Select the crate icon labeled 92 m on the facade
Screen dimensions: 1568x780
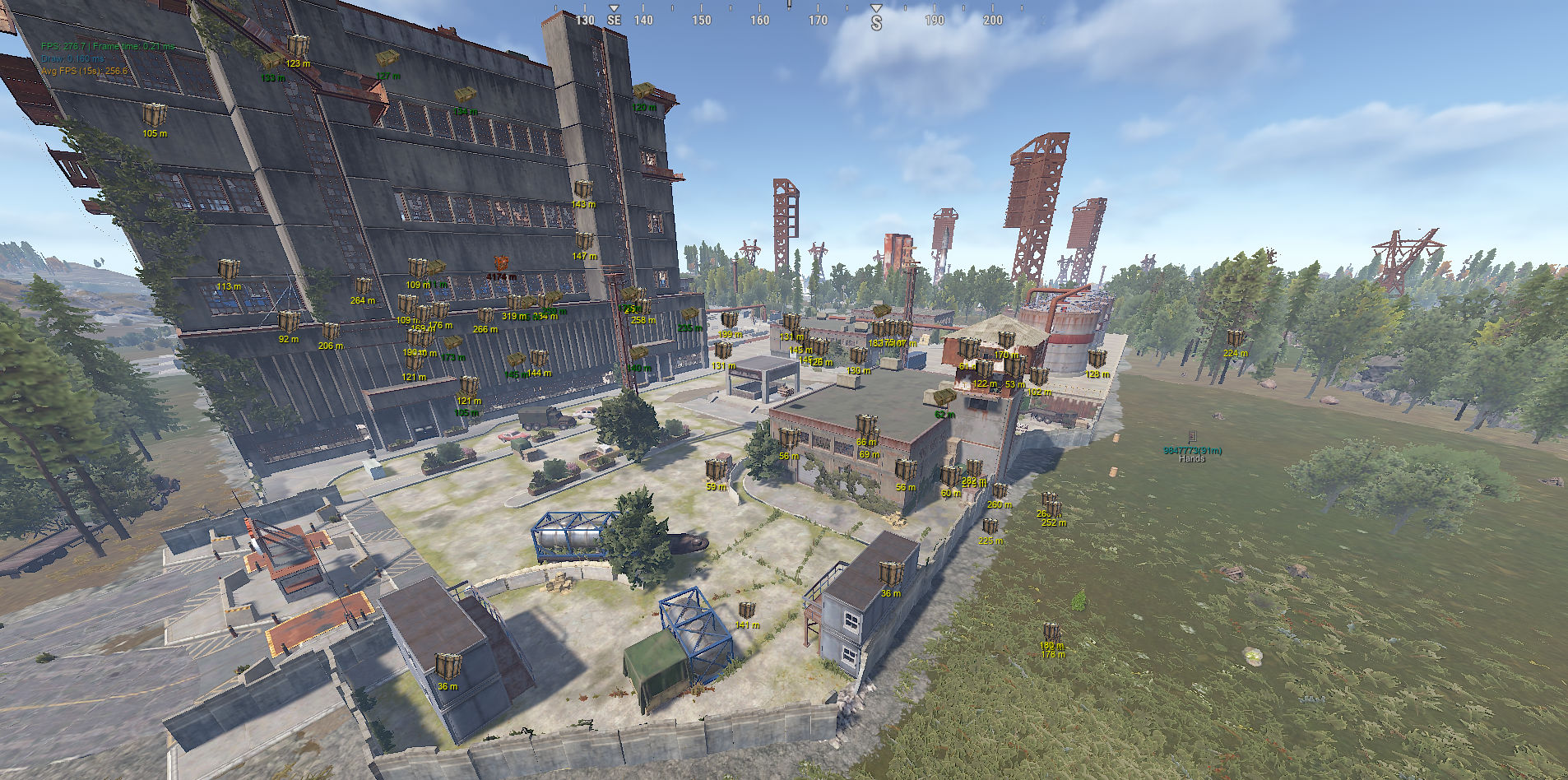pos(288,323)
